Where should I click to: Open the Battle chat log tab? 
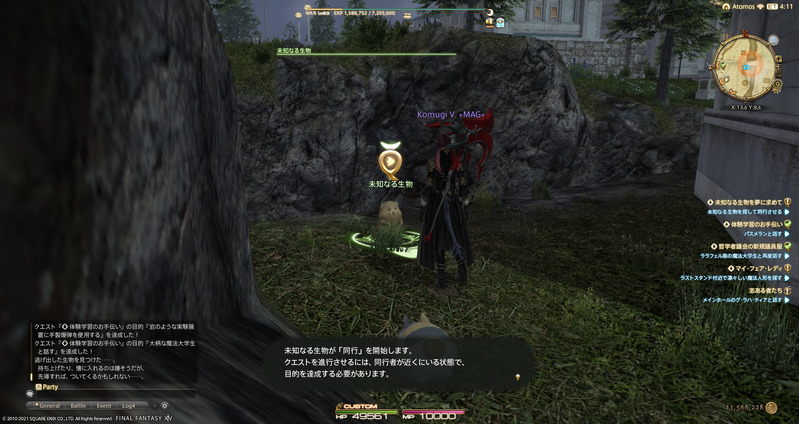tap(78, 405)
